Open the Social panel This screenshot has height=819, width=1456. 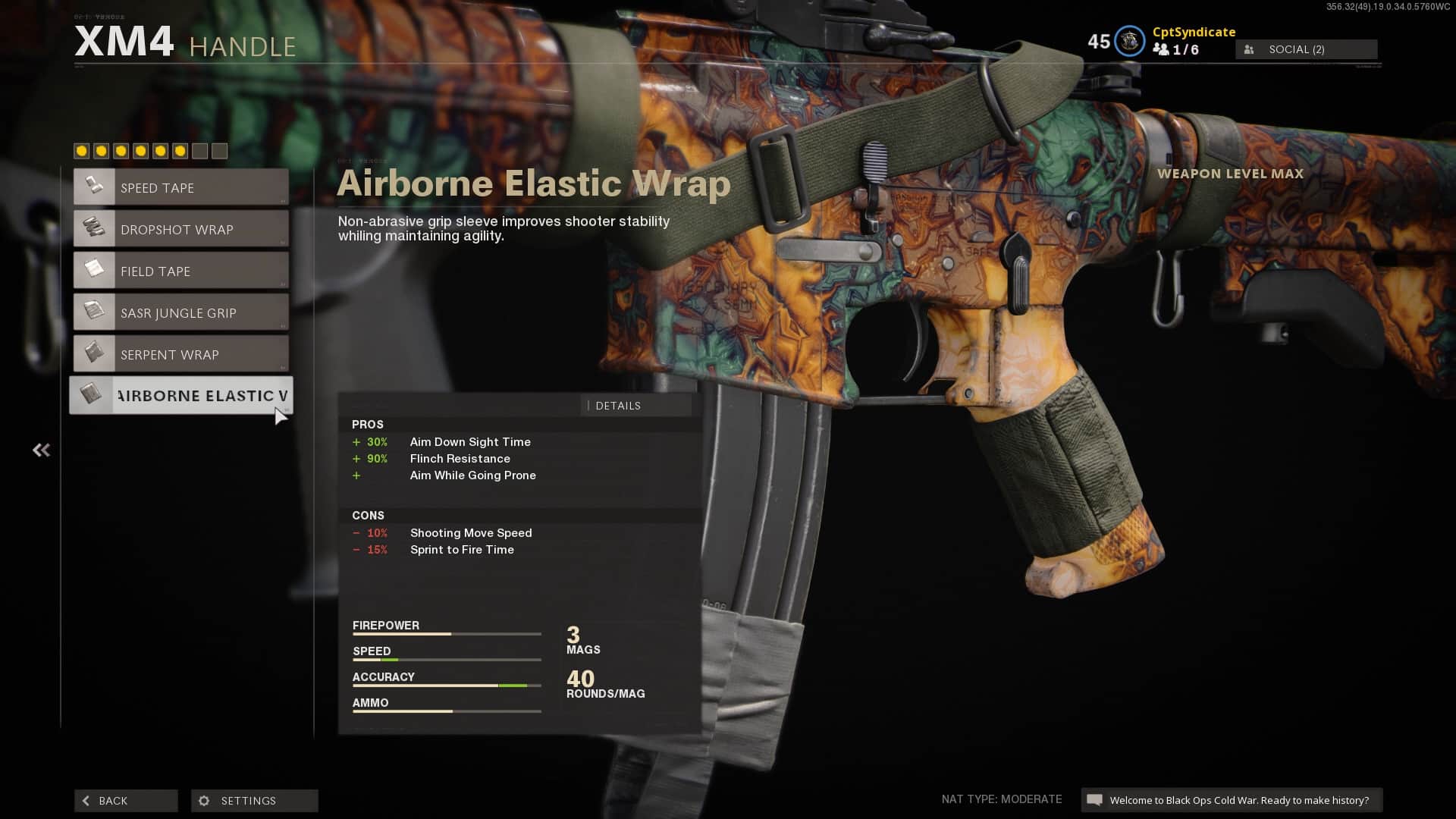(1306, 49)
